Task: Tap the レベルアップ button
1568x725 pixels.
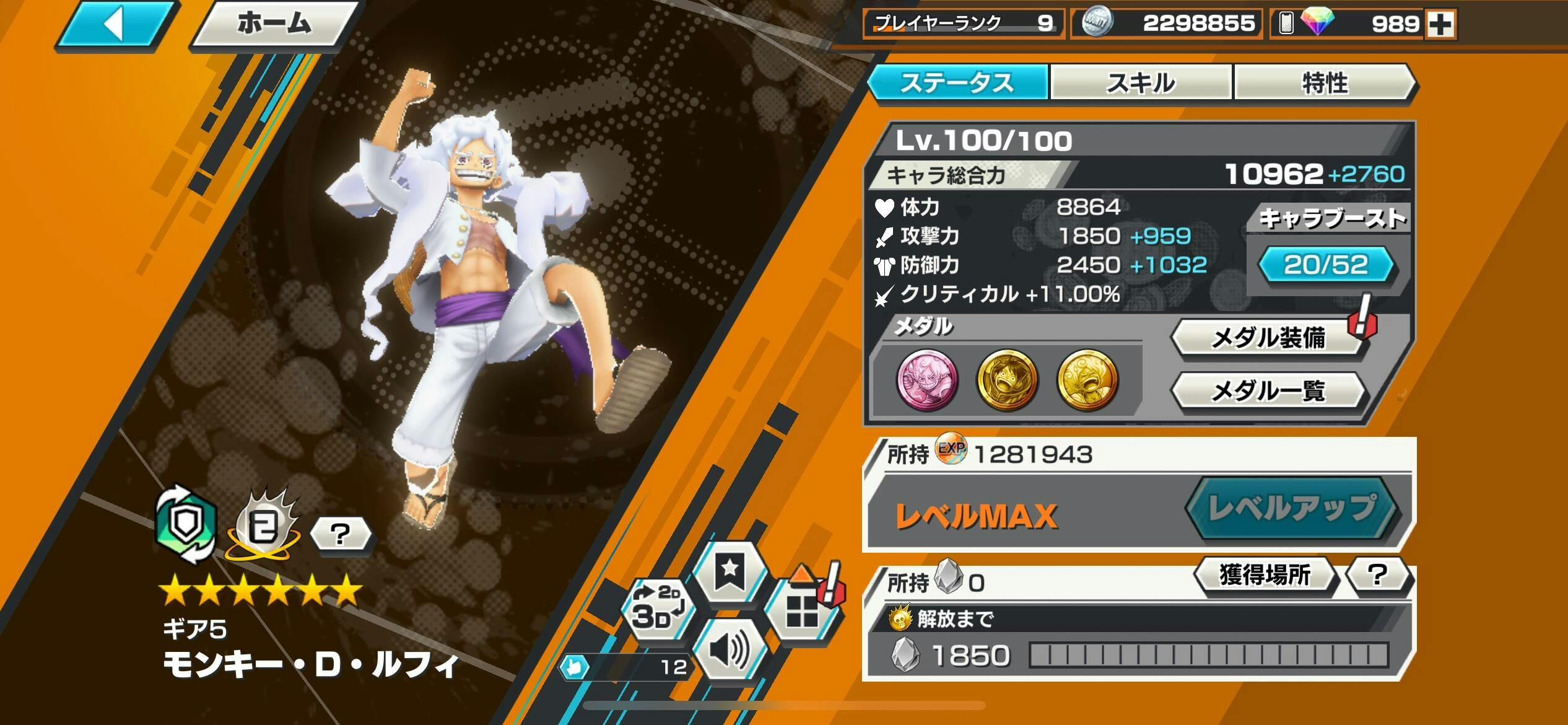Action: pos(1292,508)
